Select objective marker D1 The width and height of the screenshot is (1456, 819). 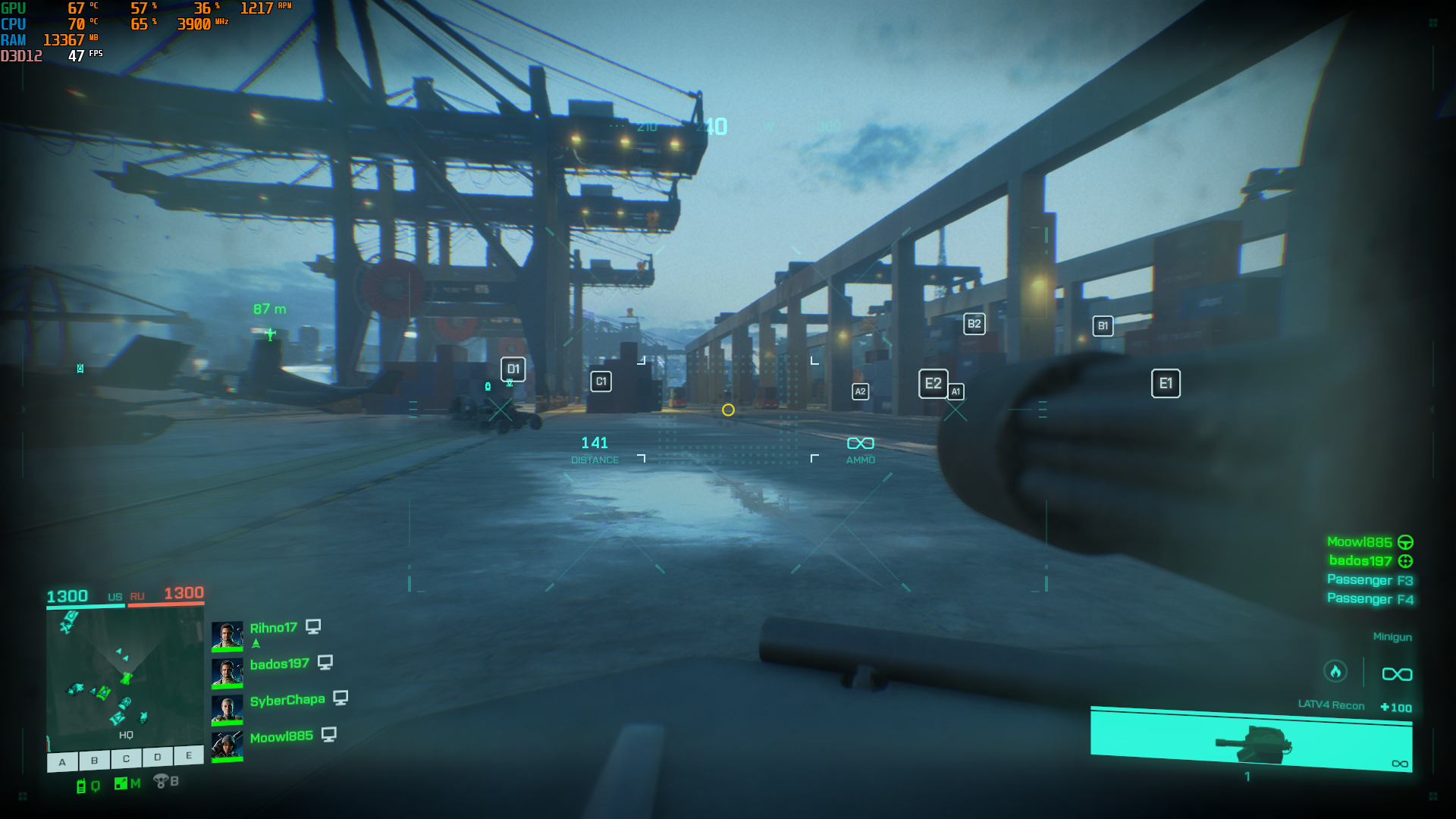tap(513, 369)
